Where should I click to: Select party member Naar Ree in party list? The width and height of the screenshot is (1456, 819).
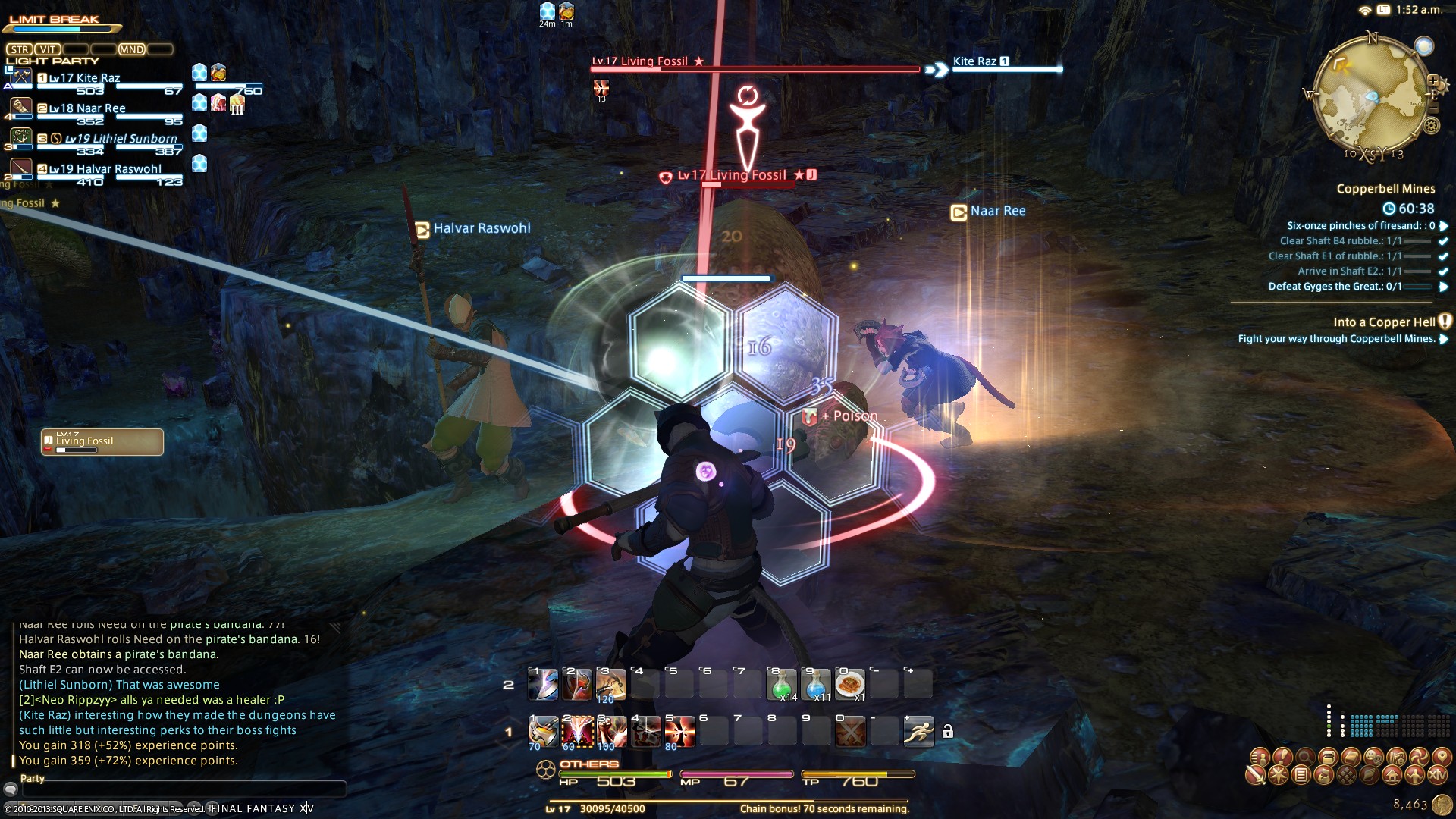tap(87, 108)
